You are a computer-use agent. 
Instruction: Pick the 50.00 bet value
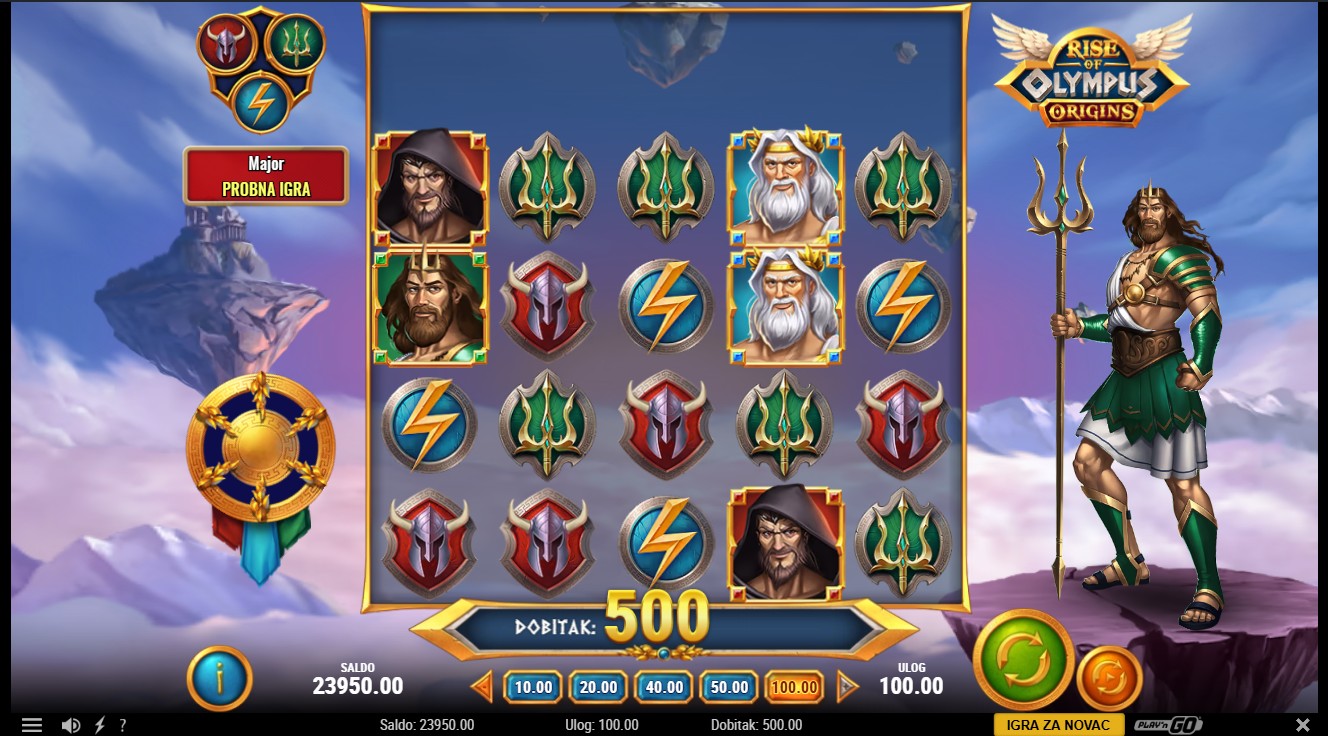[729, 687]
